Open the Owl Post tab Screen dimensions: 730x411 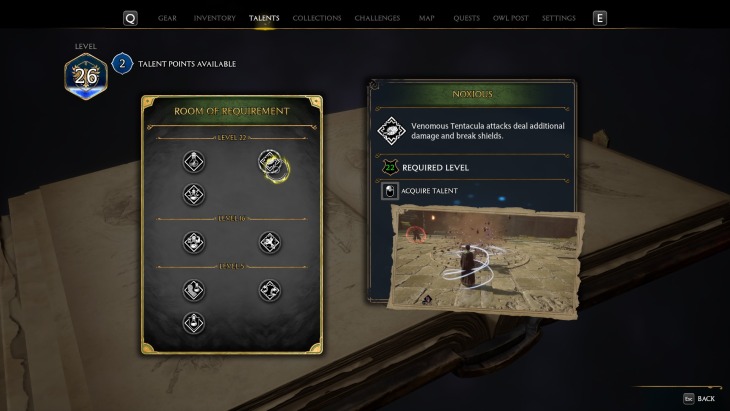510,18
